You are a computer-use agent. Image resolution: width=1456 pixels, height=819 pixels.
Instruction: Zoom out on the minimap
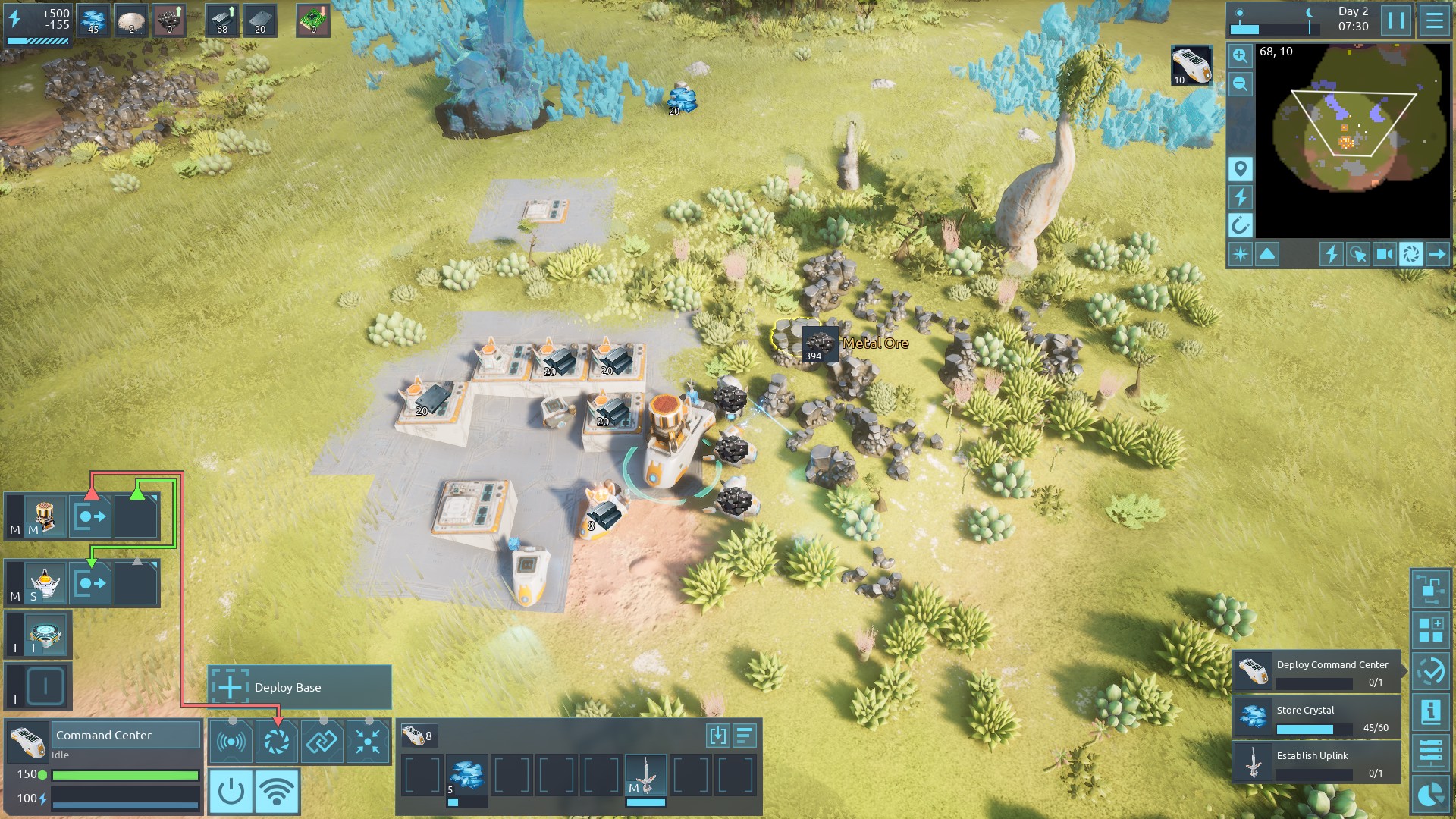pos(1240,83)
